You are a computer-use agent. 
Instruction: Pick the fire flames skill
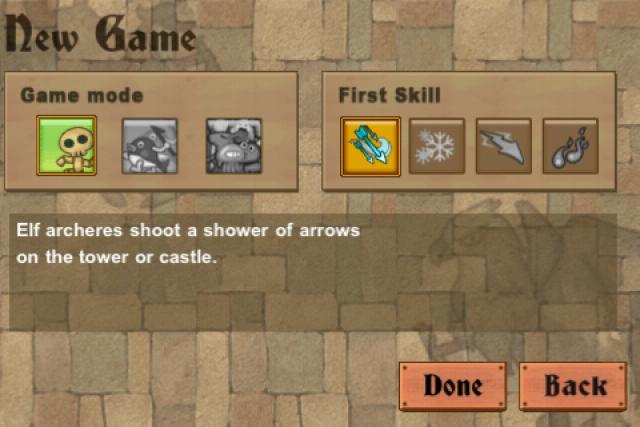[x=570, y=146]
